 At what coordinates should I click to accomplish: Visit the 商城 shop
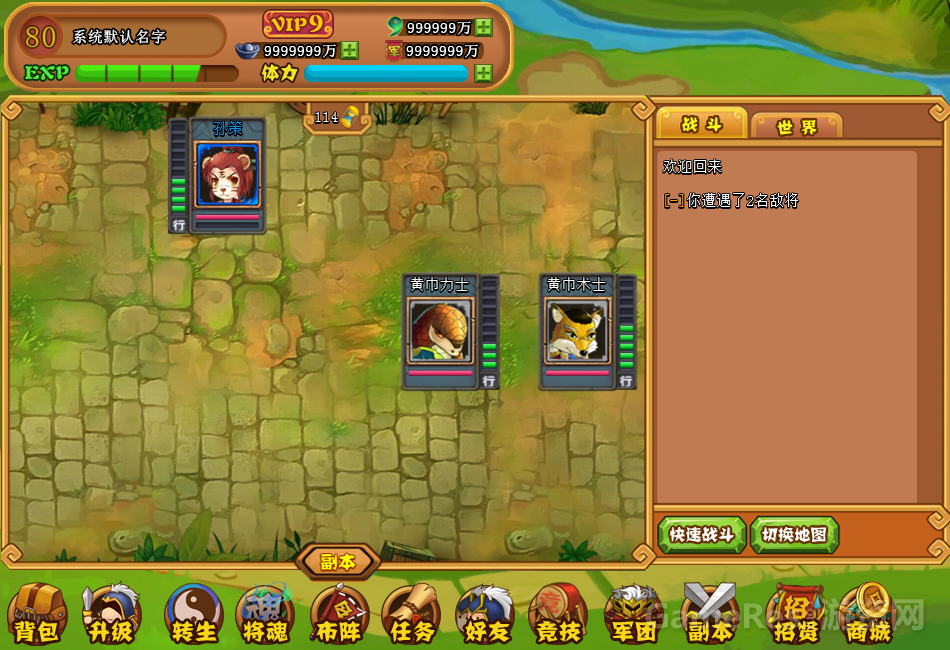866,612
